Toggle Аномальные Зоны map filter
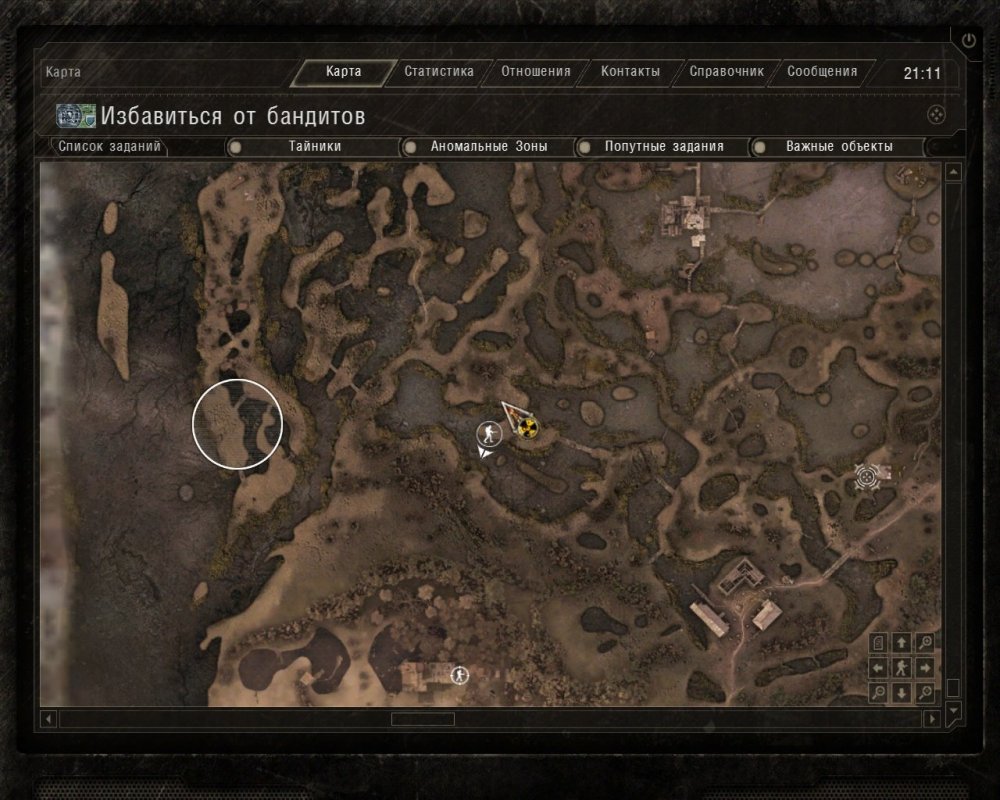 [x=488, y=146]
